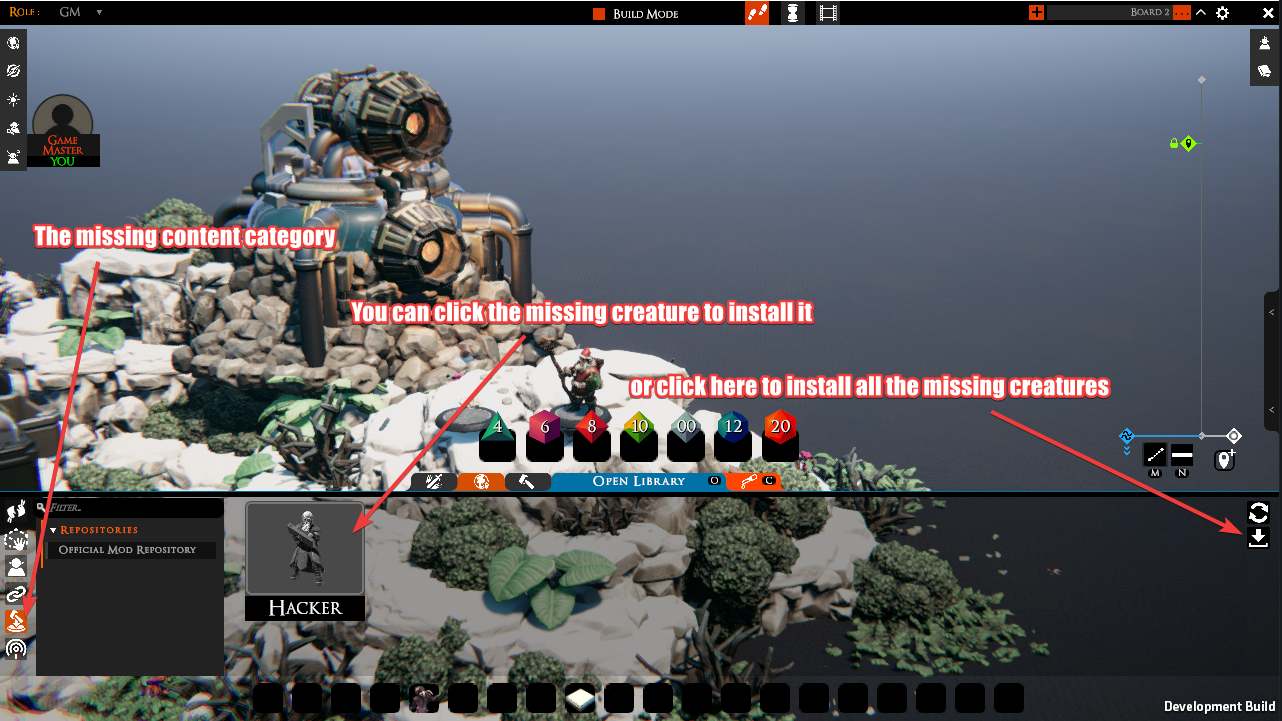
Task: Collapse the Repositories tree section
Action: coord(54,530)
